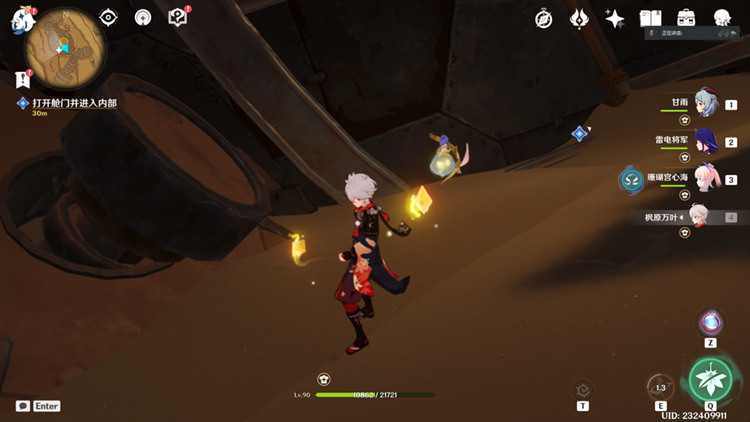
Task: Open the chat box with Enter label
Action: pos(38,406)
